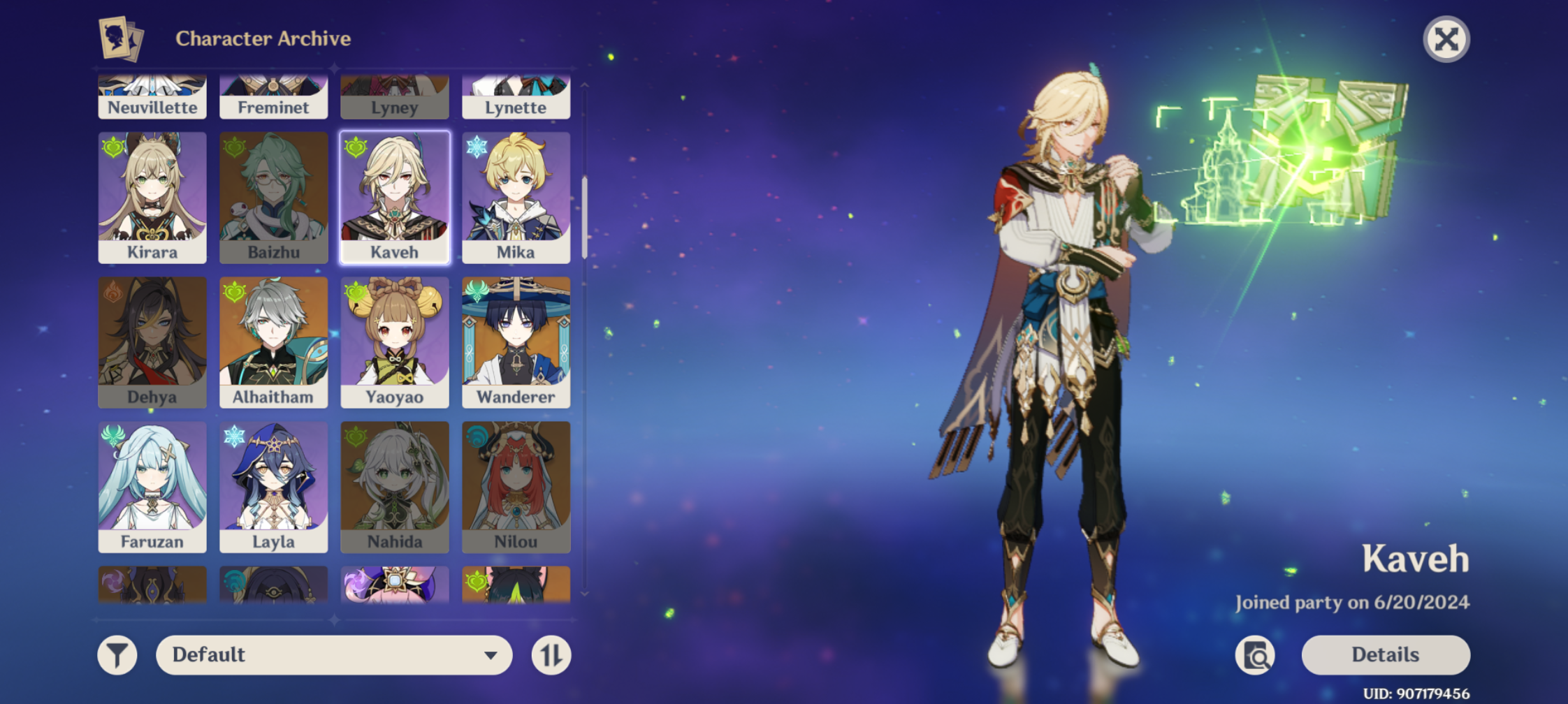This screenshot has width=1568, height=704.
Task: Open the filter options funnel icon
Action: [117, 654]
